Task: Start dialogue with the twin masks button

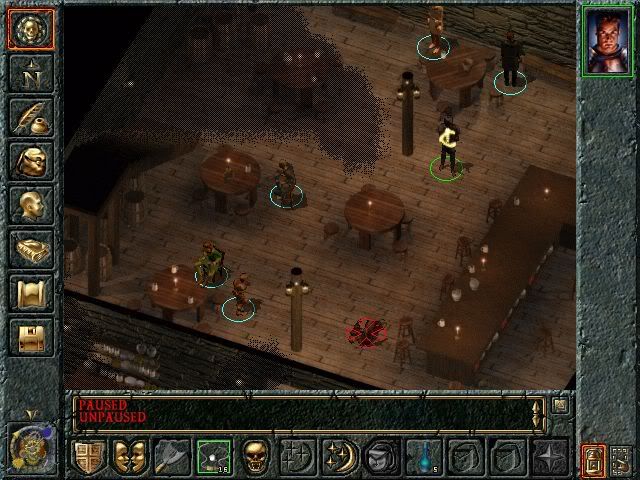Action: point(130,457)
